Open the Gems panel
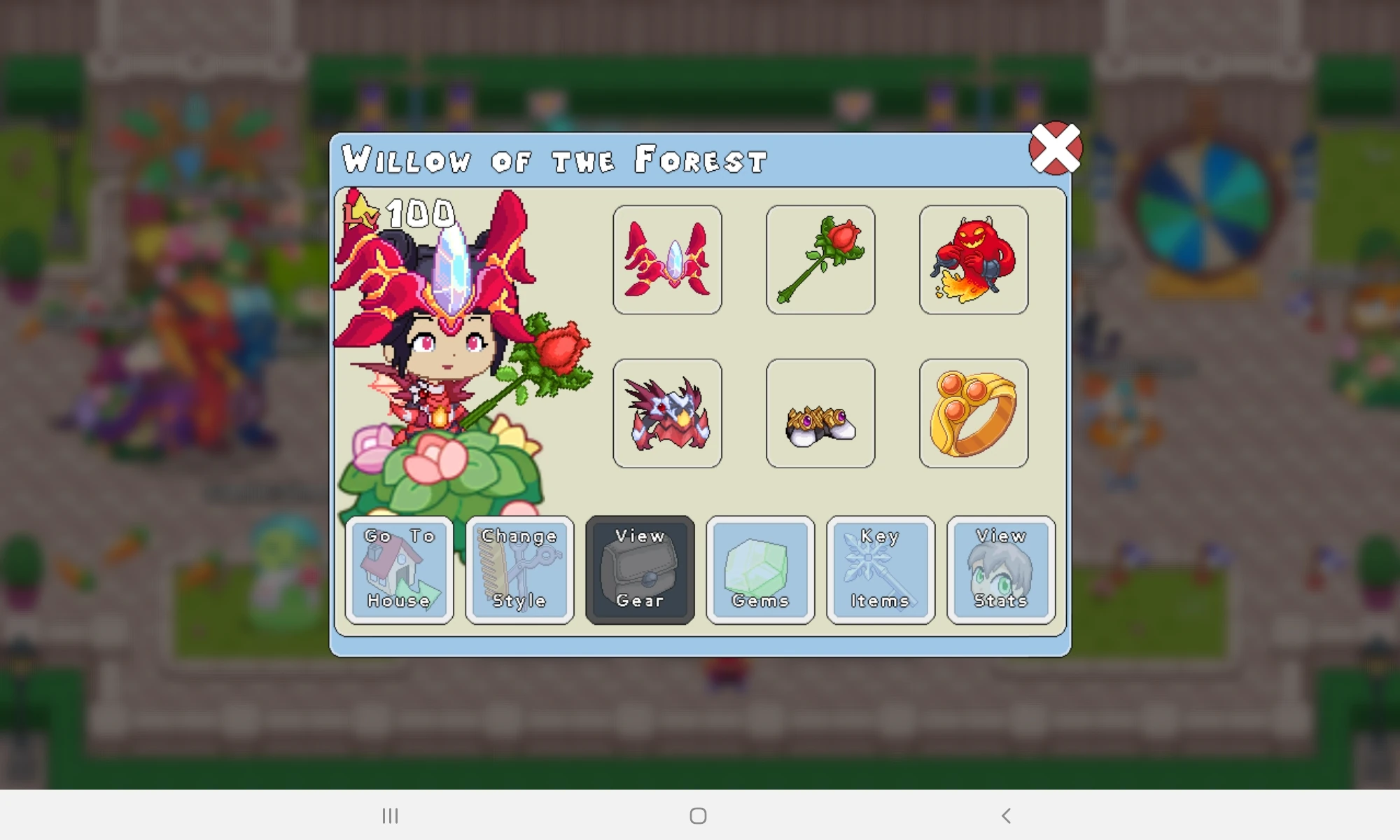 coord(759,569)
